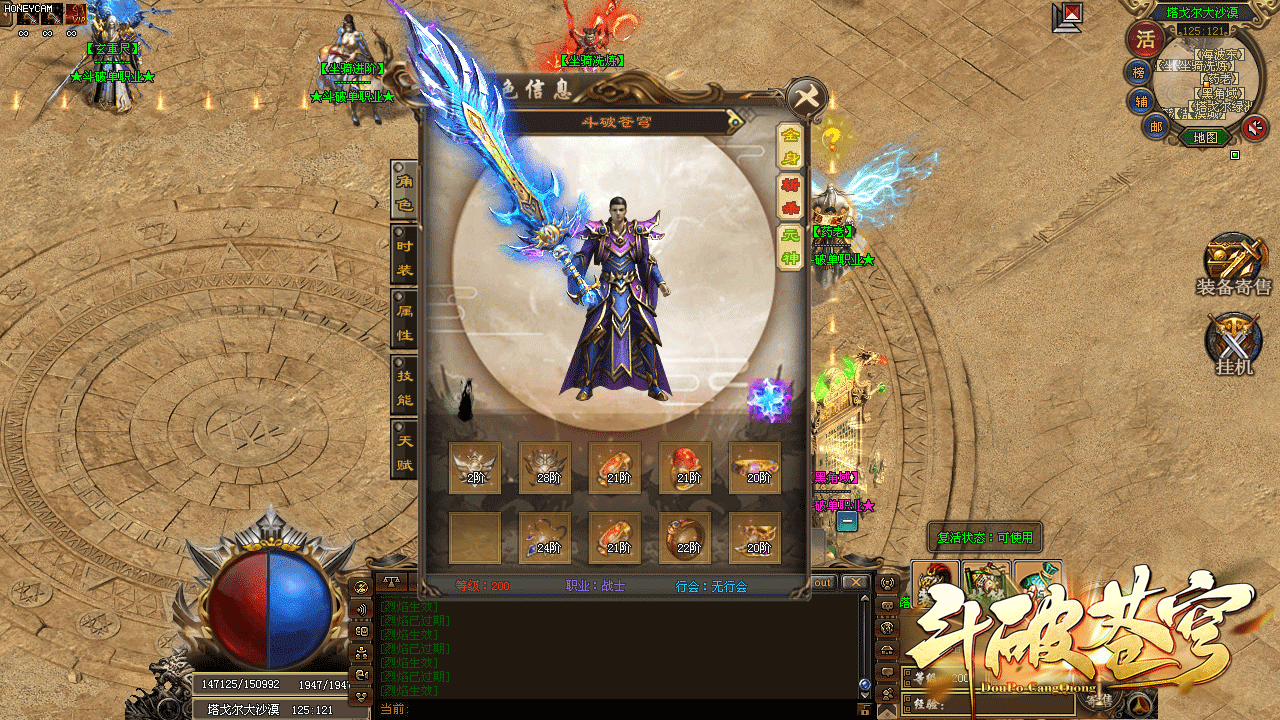Select the 2阶 helmet equipment slot

[x=475, y=468]
